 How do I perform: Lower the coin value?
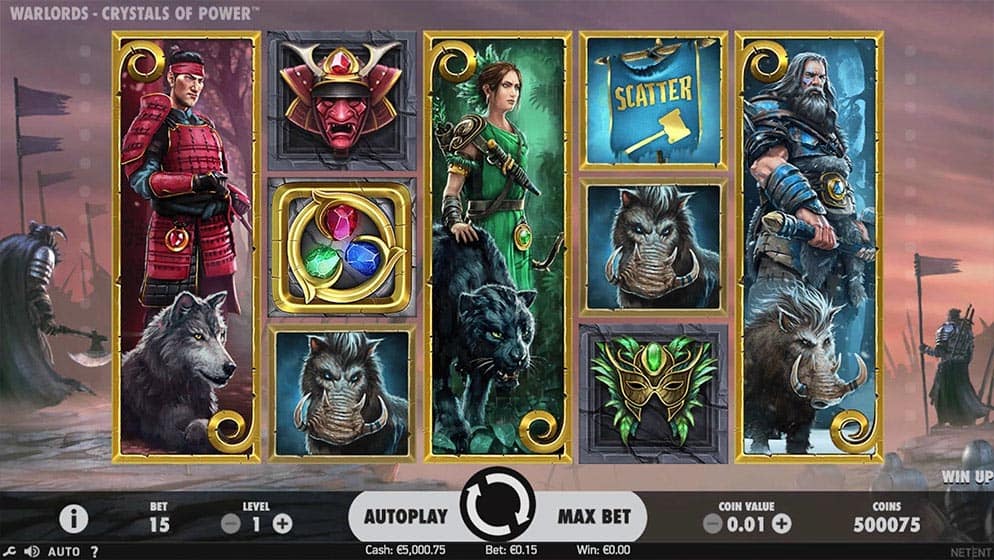(712, 522)
